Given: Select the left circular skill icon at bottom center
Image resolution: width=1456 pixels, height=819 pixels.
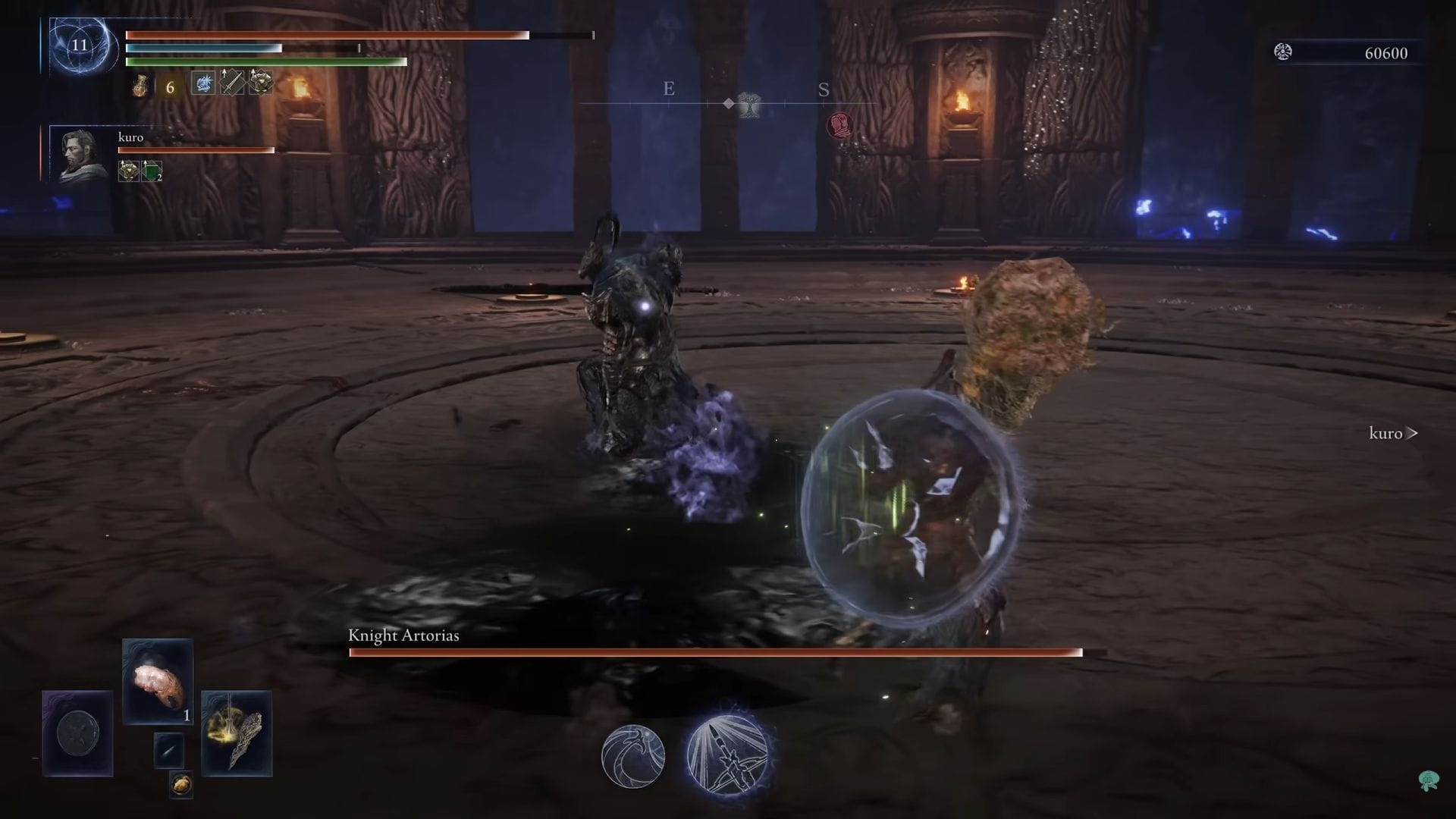Looking at the screenshot, I should [635, 757].
